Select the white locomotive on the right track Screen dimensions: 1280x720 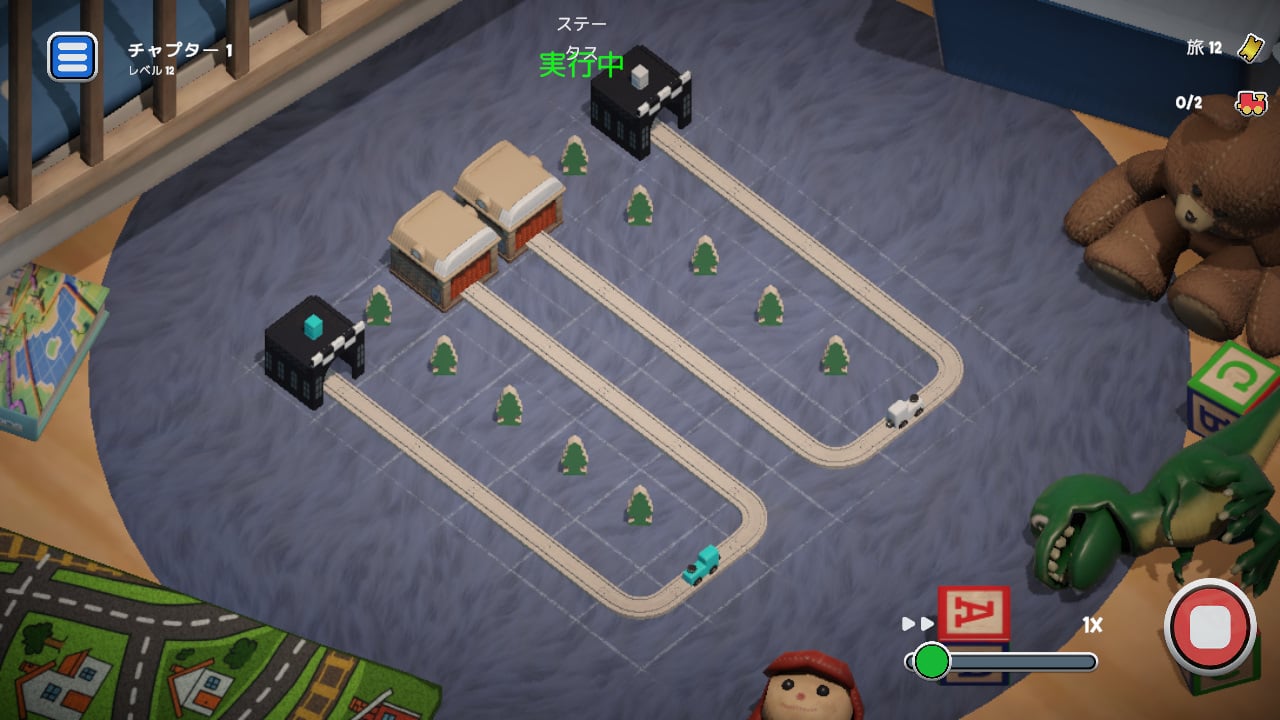pos(902,410)
